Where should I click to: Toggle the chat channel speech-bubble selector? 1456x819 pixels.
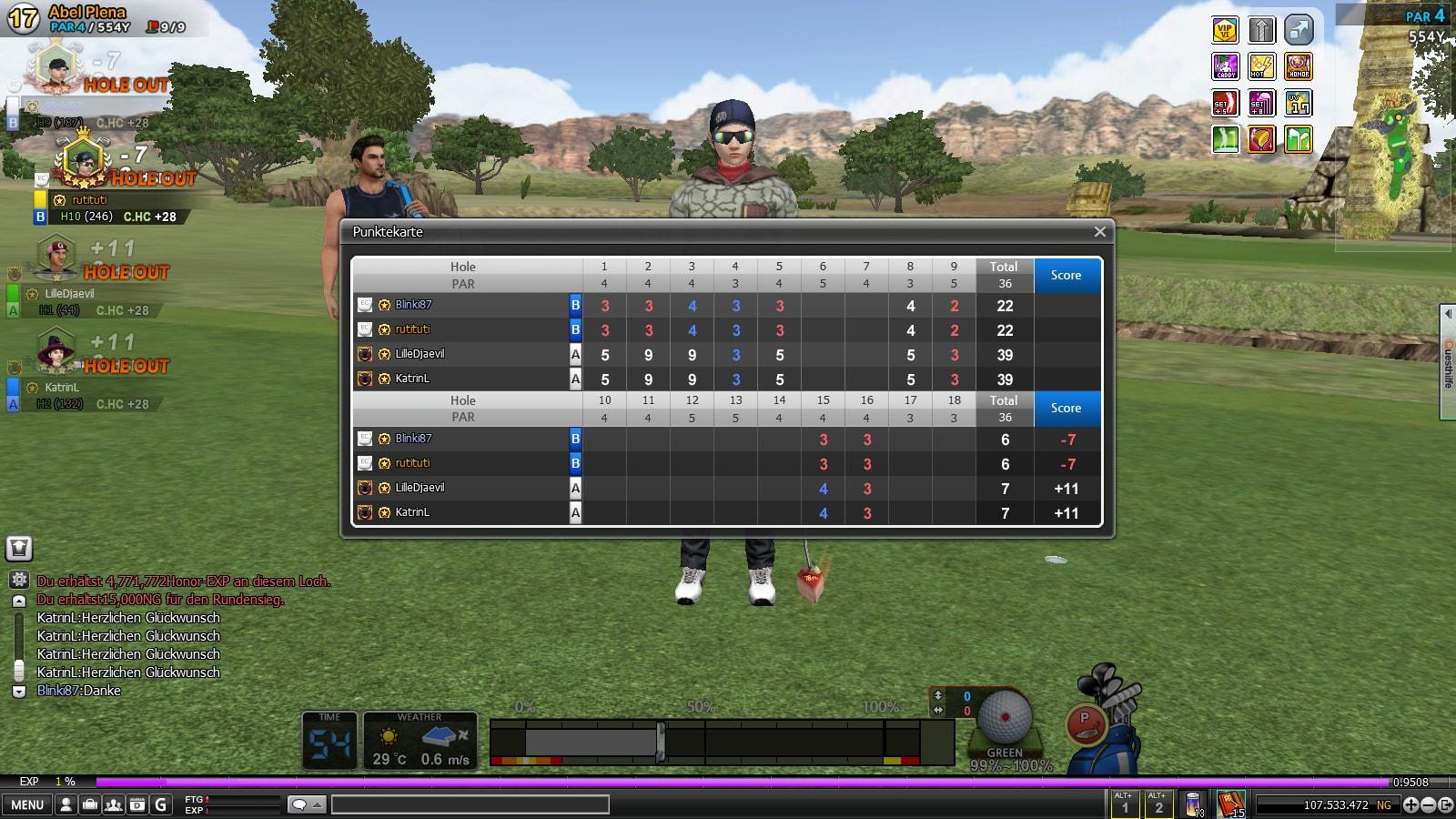pos(306,804)
